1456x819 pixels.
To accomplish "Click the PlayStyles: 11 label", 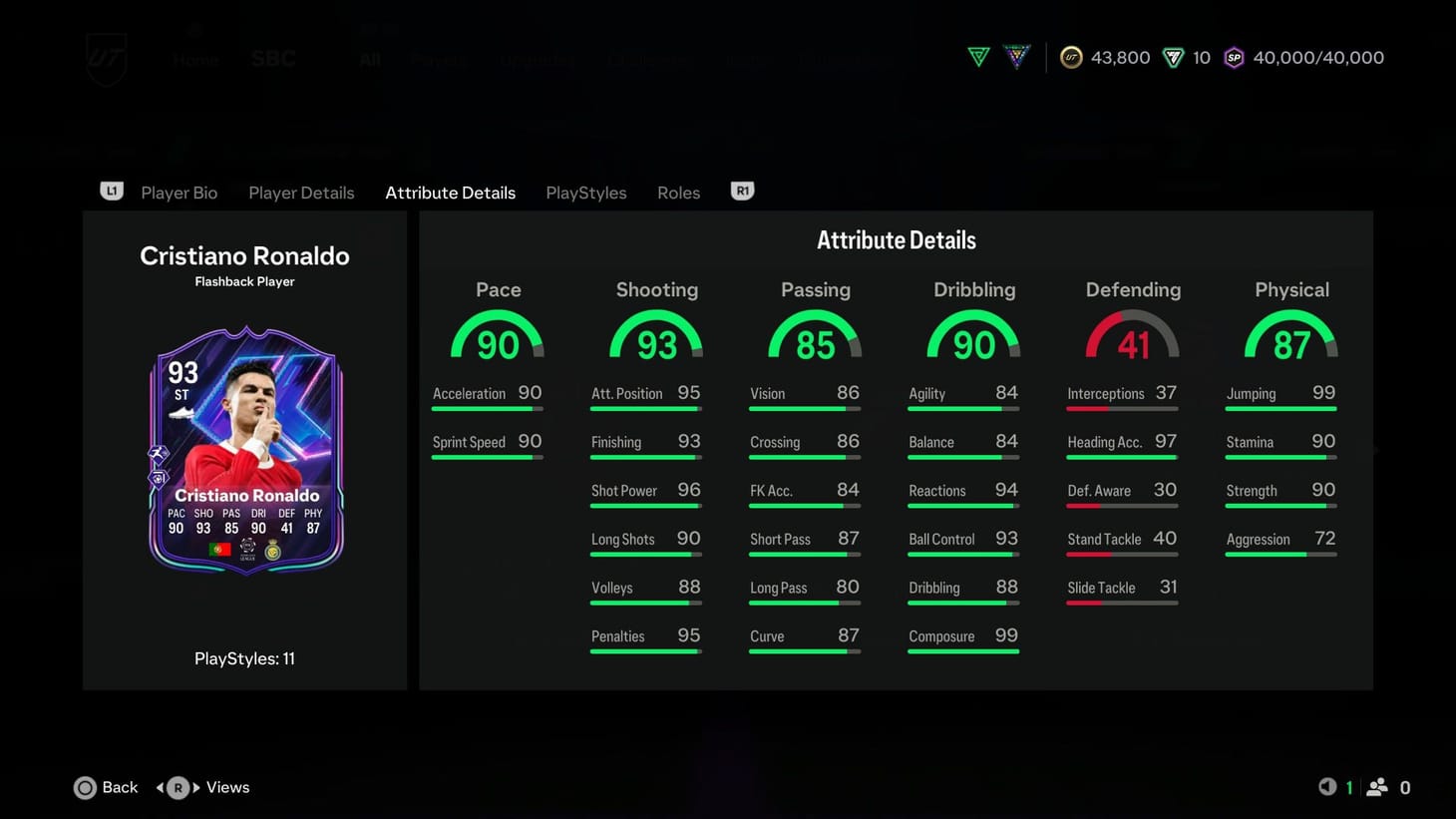I will click(x=244, y=658).
